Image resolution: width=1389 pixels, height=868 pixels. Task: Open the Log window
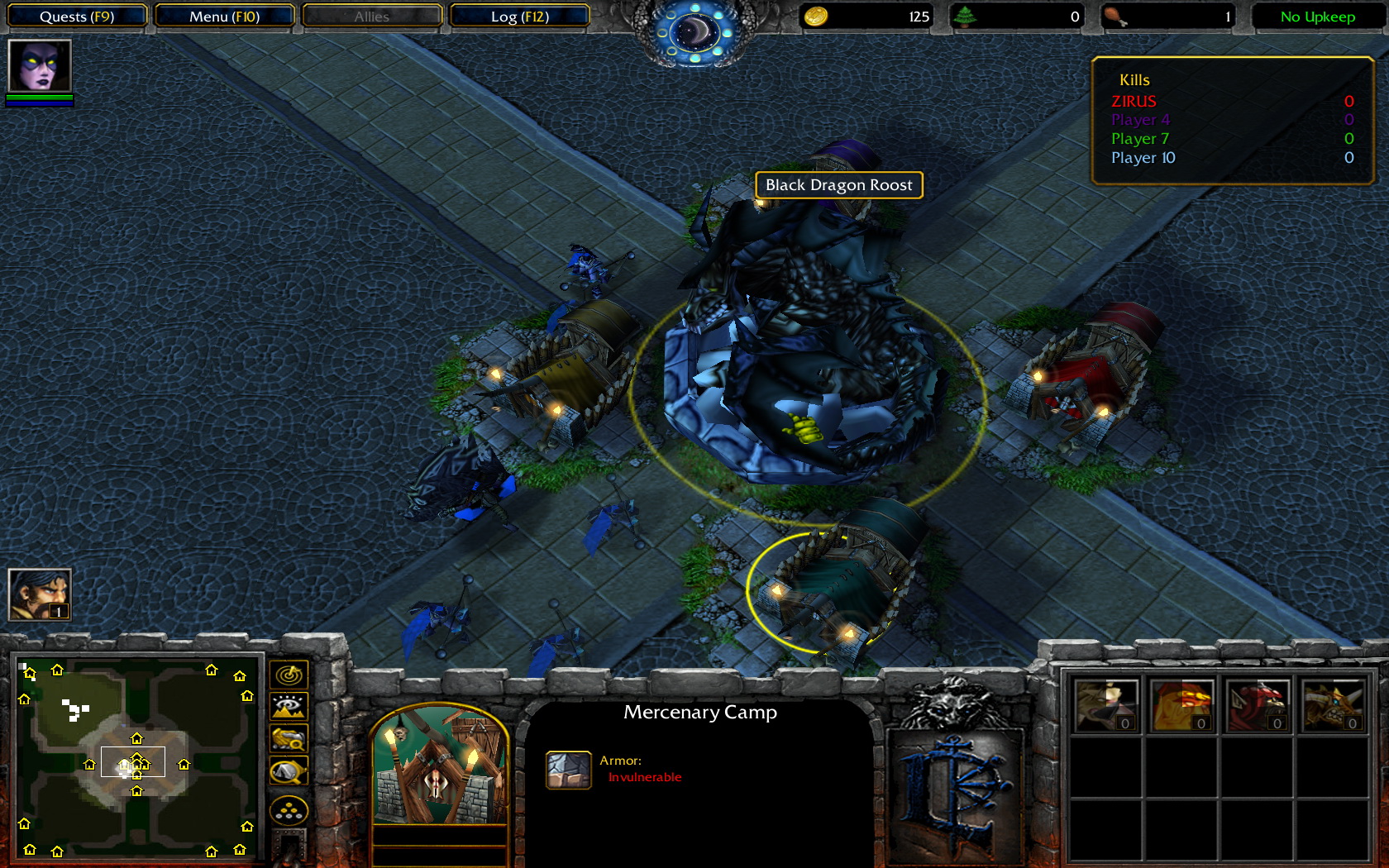520,16
